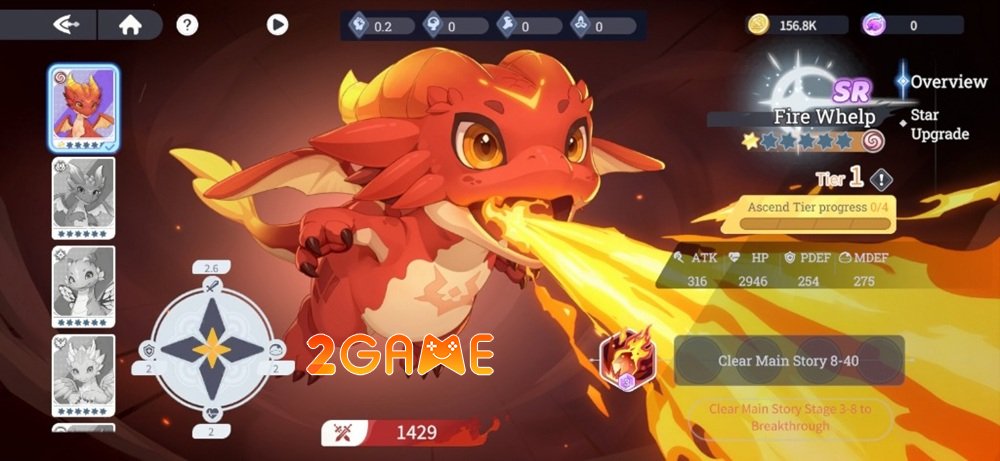This screenshot has height=461, width=1000.
Task: Select the heart HP node
Action: pyautogui.click(x=211, y=412)
